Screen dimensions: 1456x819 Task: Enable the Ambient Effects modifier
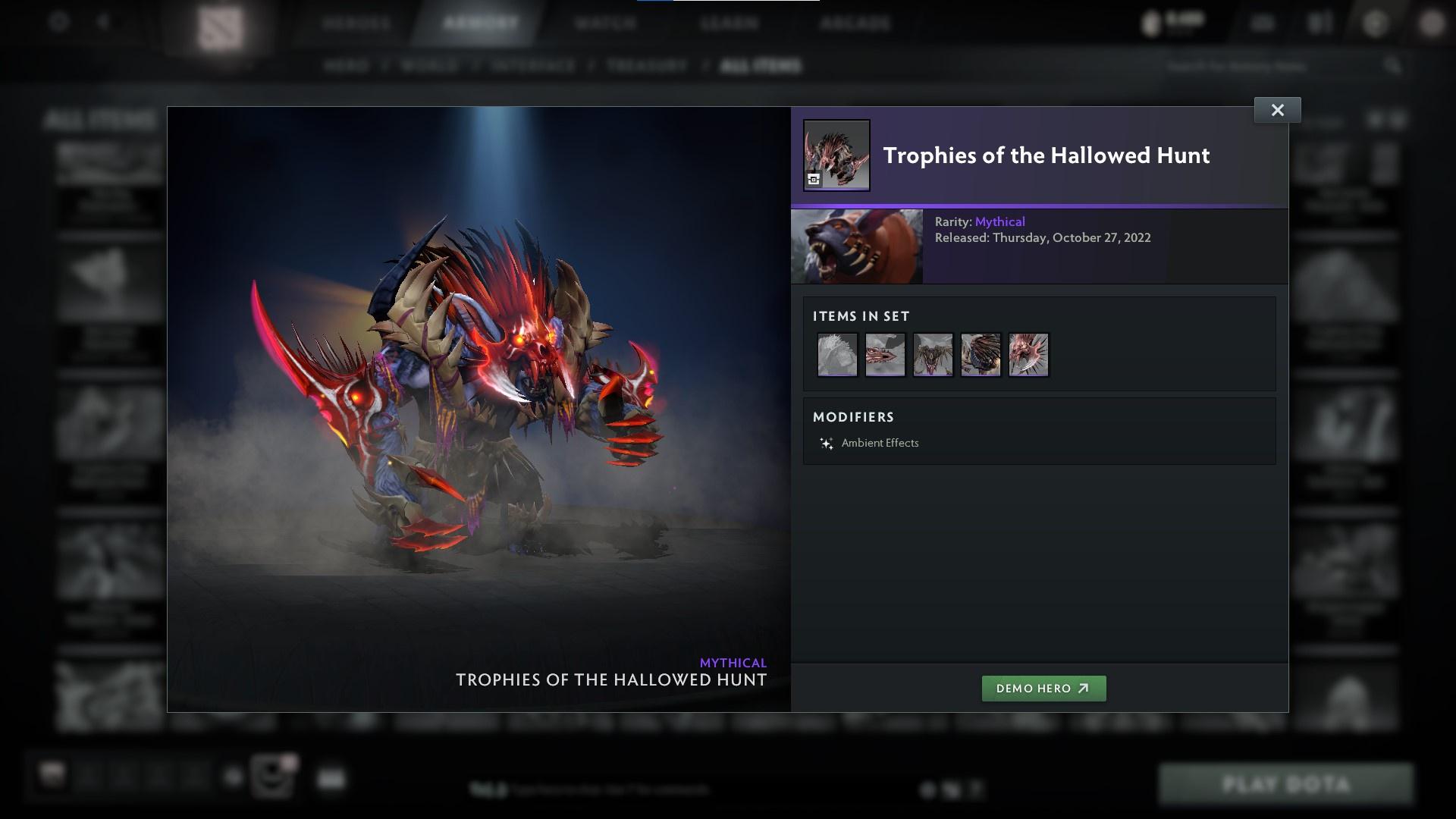pyautogui.click(x=880, y=442)
